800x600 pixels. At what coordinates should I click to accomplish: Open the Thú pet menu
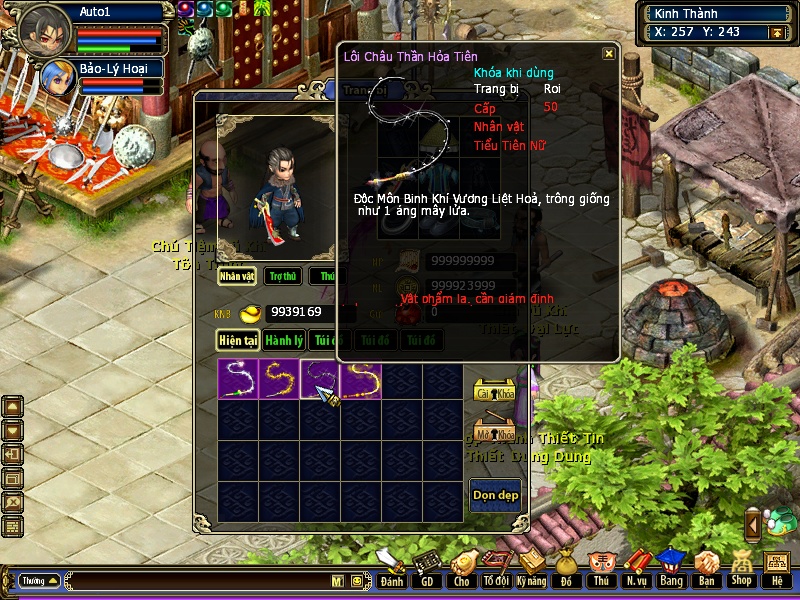601,569
